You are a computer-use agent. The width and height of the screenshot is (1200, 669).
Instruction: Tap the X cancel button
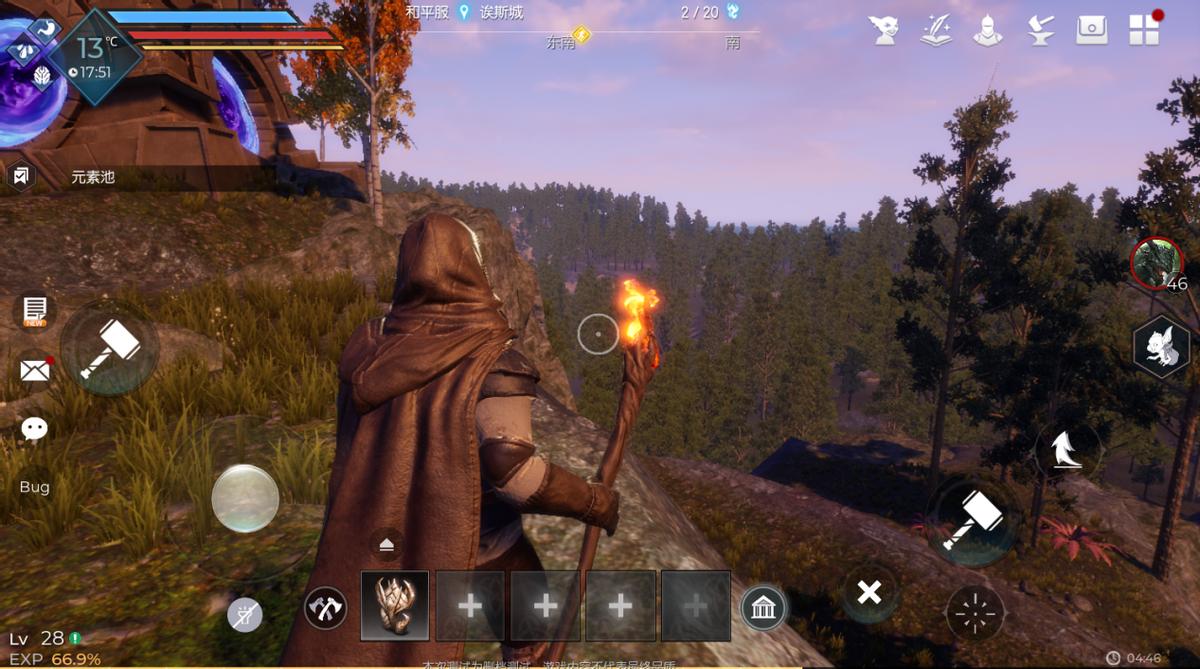869,593
